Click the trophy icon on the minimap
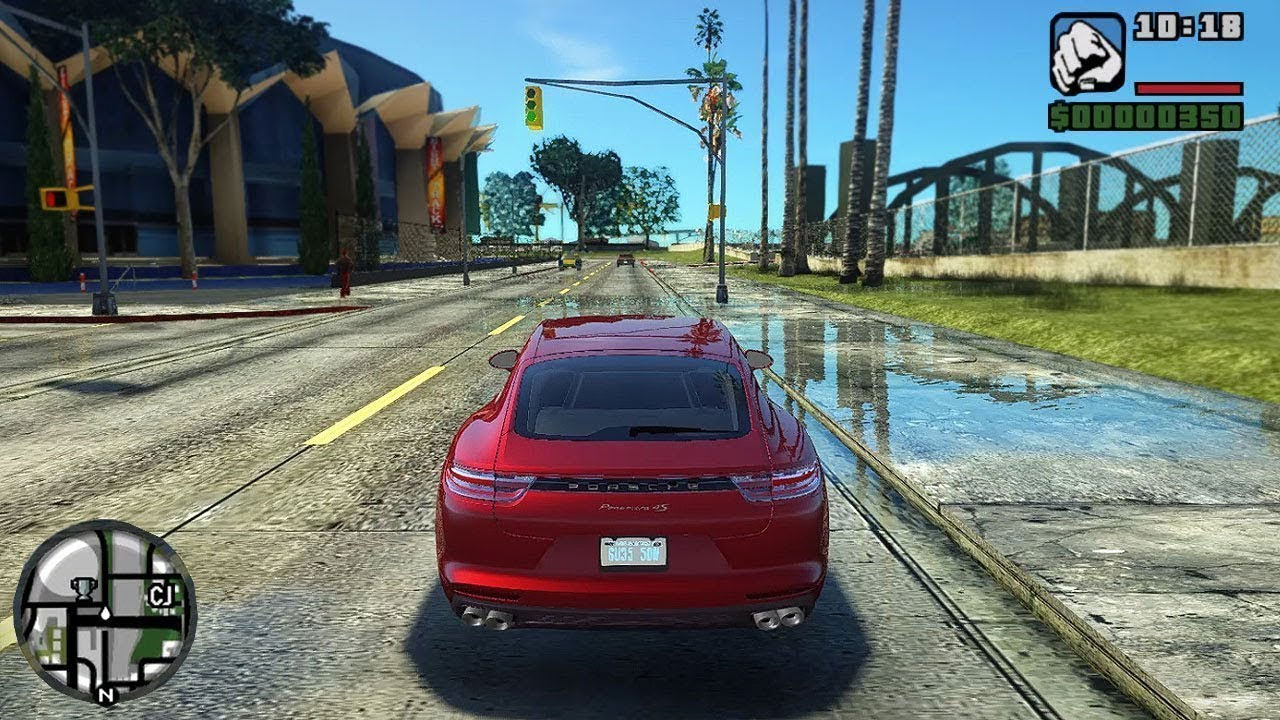This screenshot has width=1280, height=720. [x=84, y=590]
